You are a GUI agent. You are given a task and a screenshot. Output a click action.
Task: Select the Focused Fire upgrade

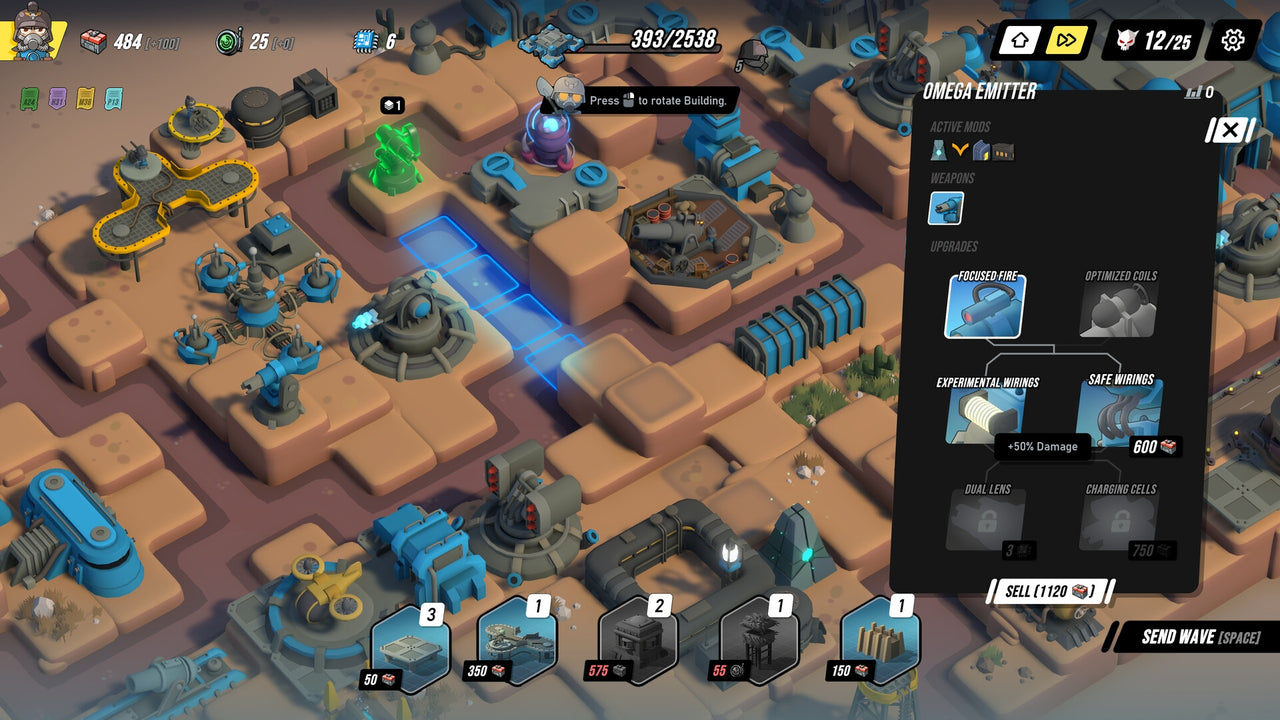(x=983, y=308)
